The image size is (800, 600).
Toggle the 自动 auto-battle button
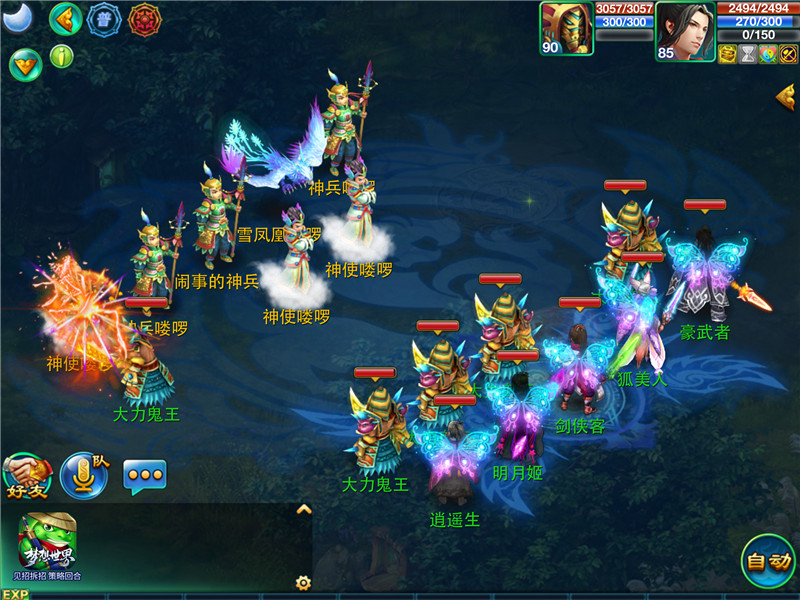pyautogui.click(x=768, y=561)
